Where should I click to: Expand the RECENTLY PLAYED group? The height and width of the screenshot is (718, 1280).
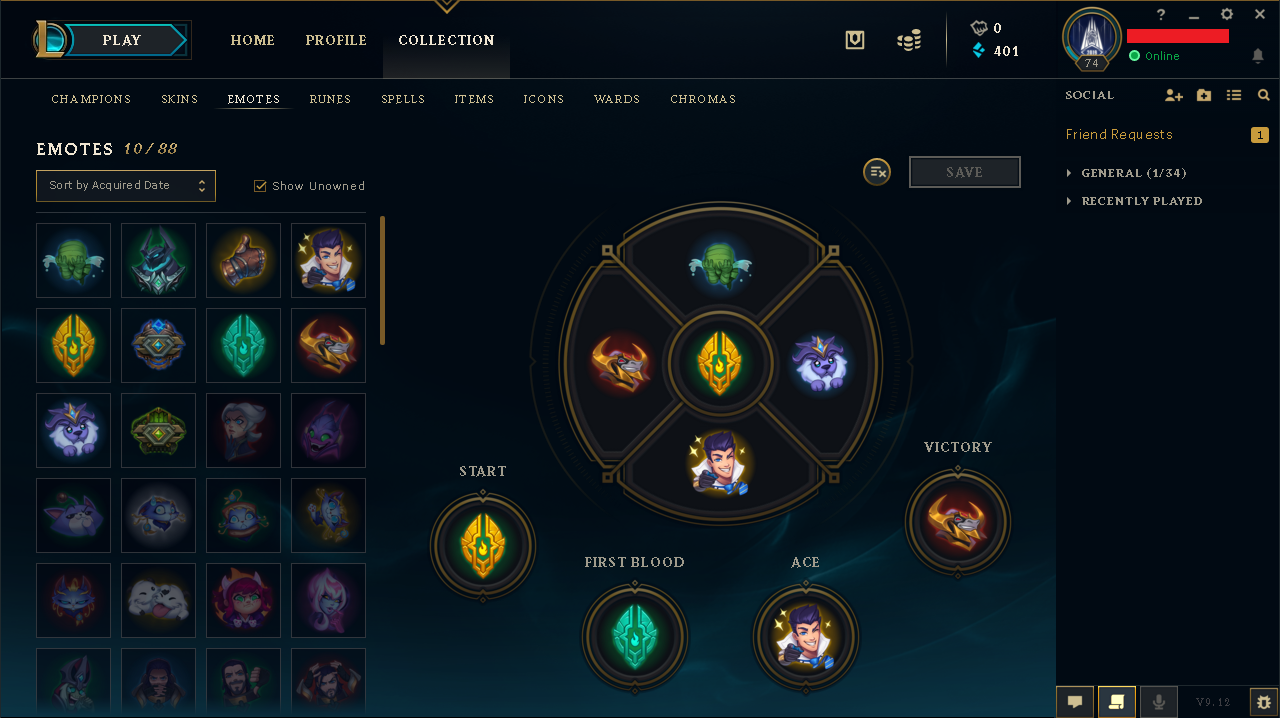[1141, 201]
